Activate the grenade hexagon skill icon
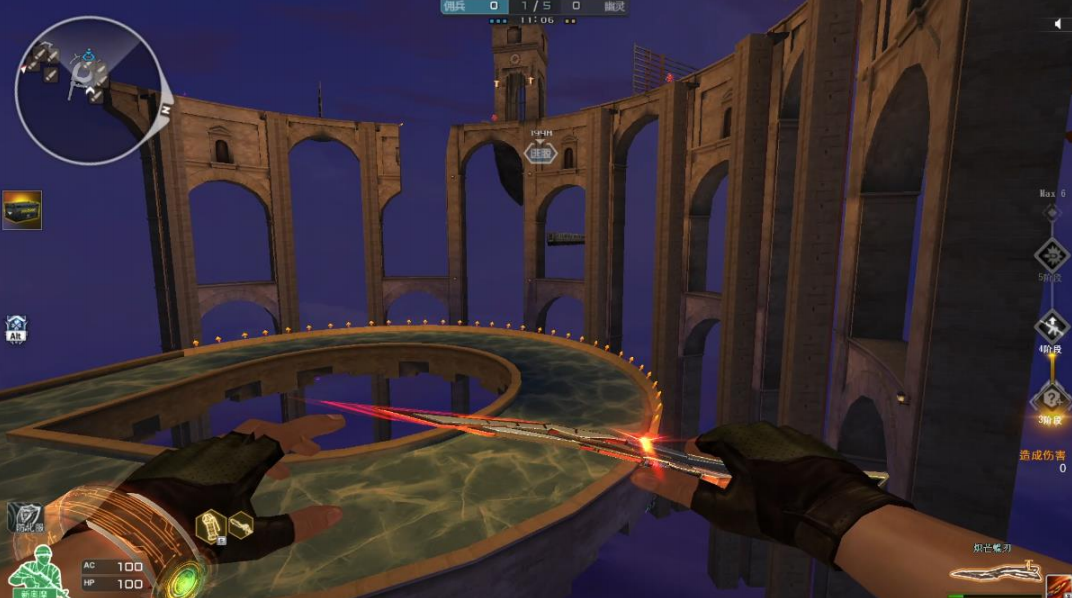This screenshot has height=598, width=1072. coord(212,525)
